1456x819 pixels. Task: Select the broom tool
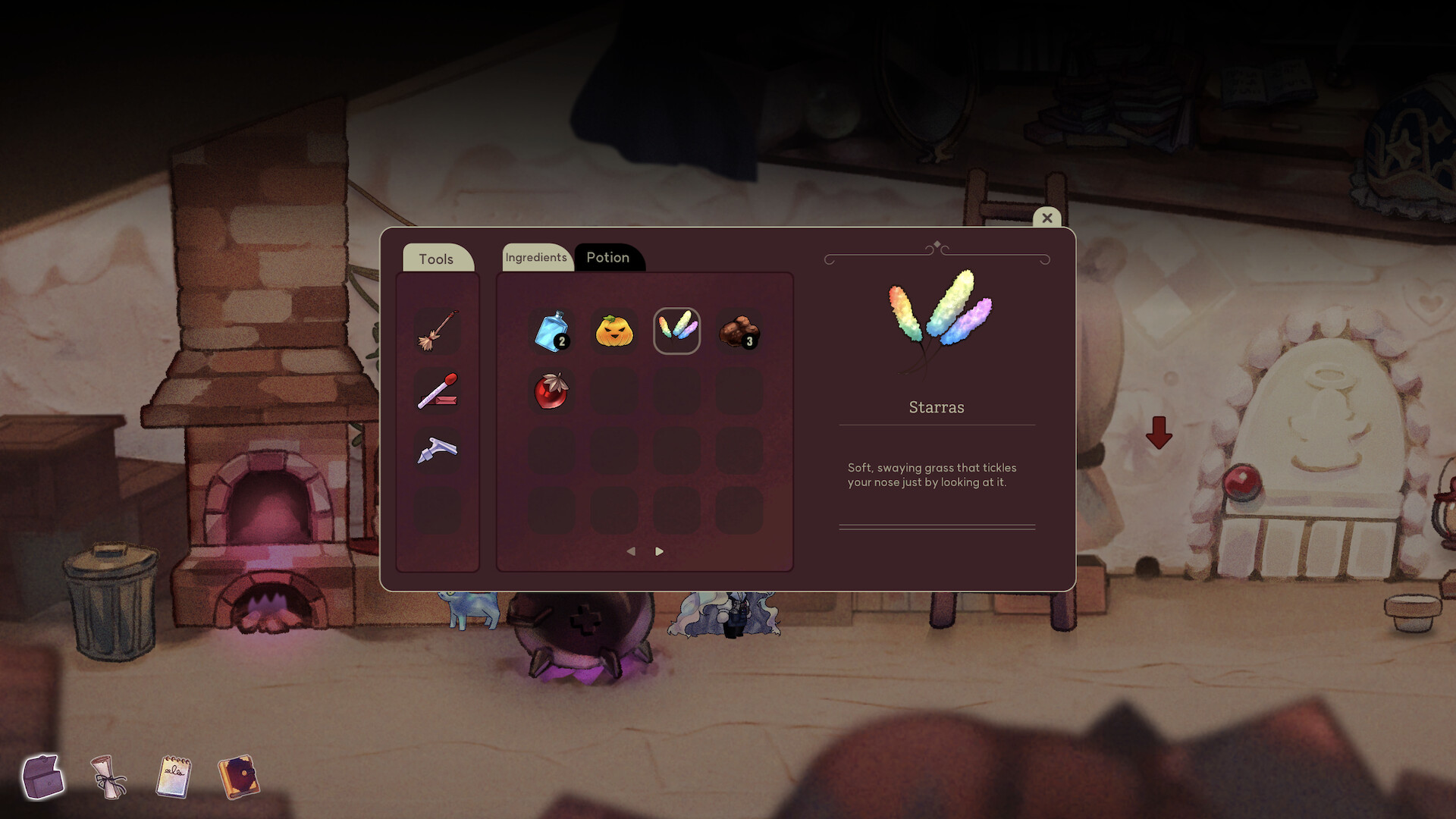pos(438,331)
